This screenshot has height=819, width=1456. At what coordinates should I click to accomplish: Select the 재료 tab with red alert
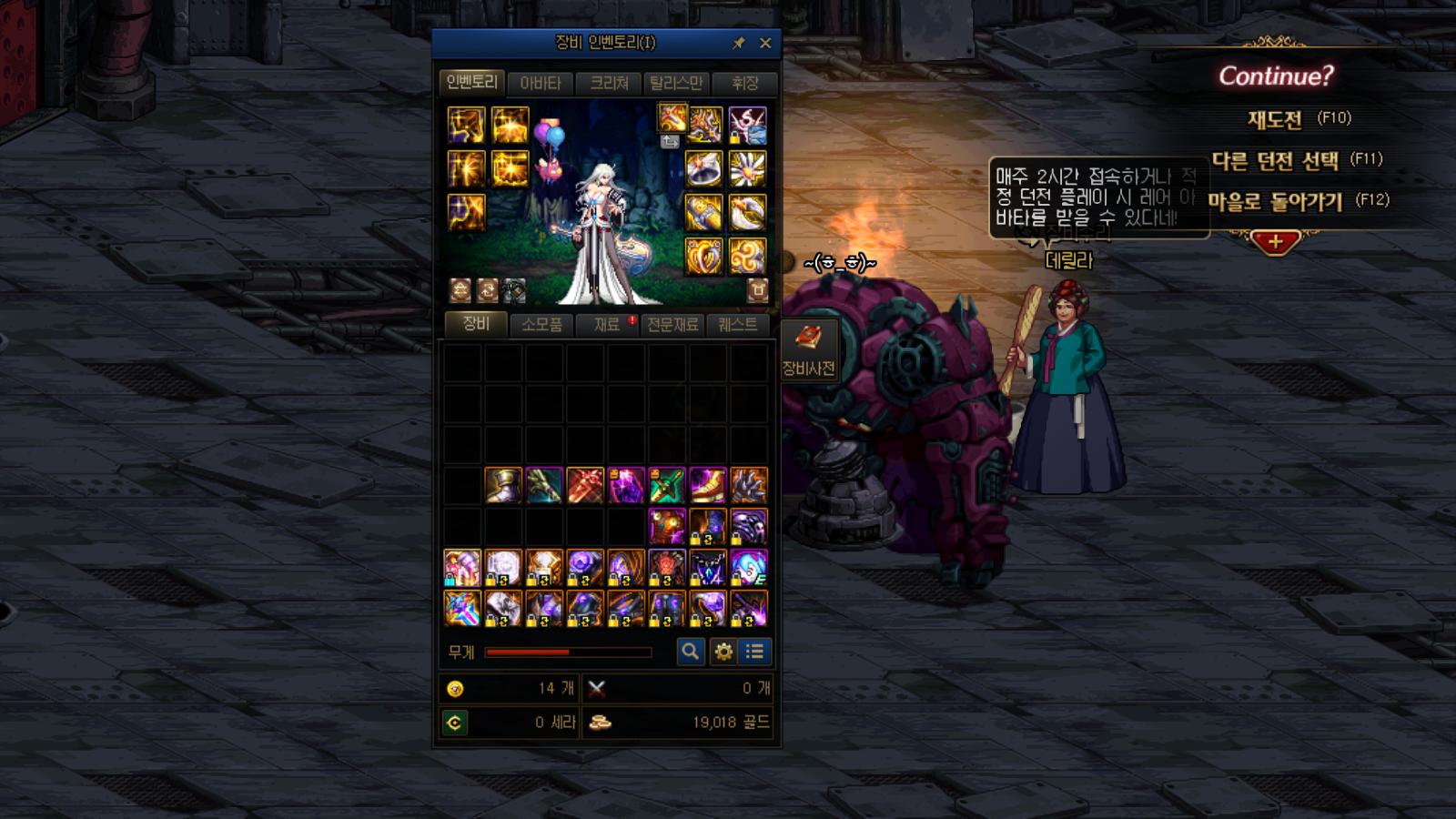click(x=607, y=325)
